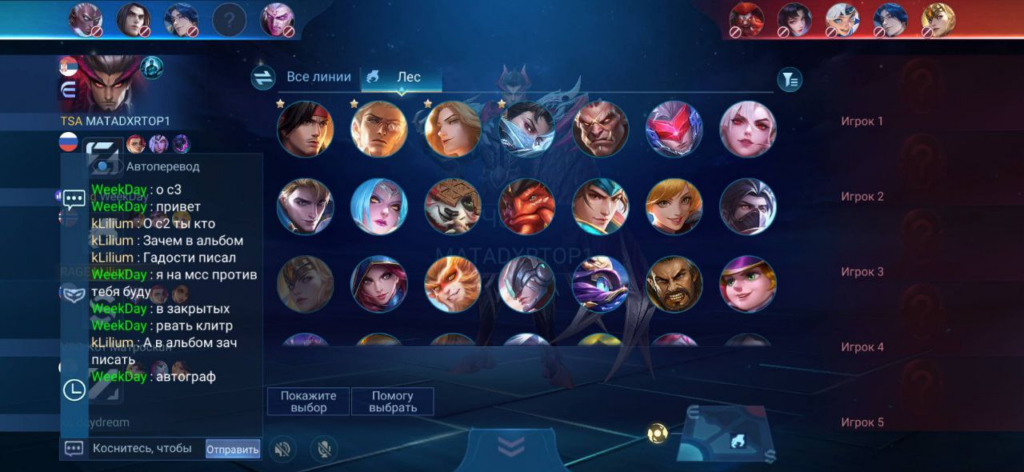
Task: Collapse the panel with the double-chevron button
Action: (x=511, y=447)
